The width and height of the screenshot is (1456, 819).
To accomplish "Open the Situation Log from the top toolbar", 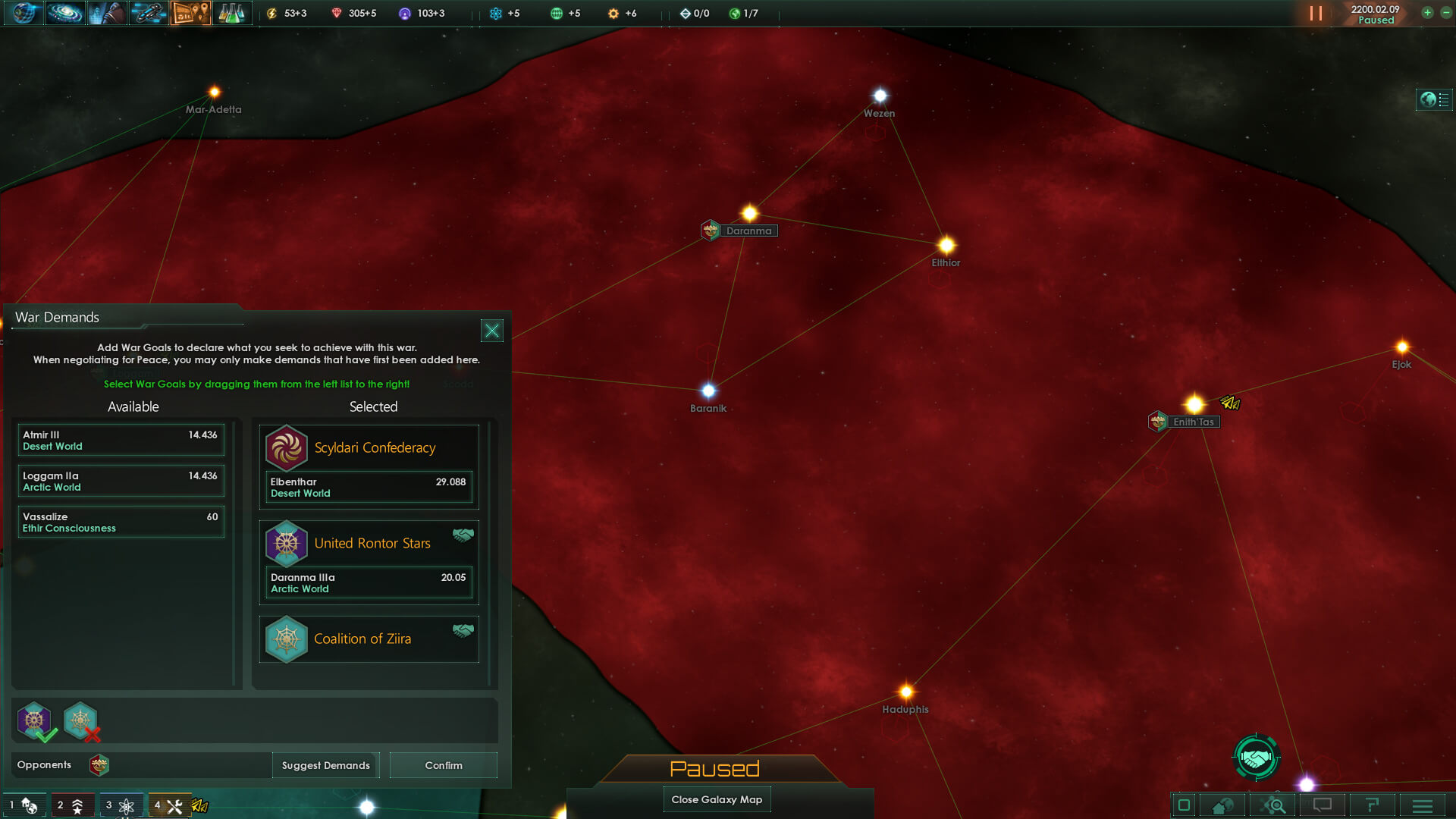I will pos(190,13).
